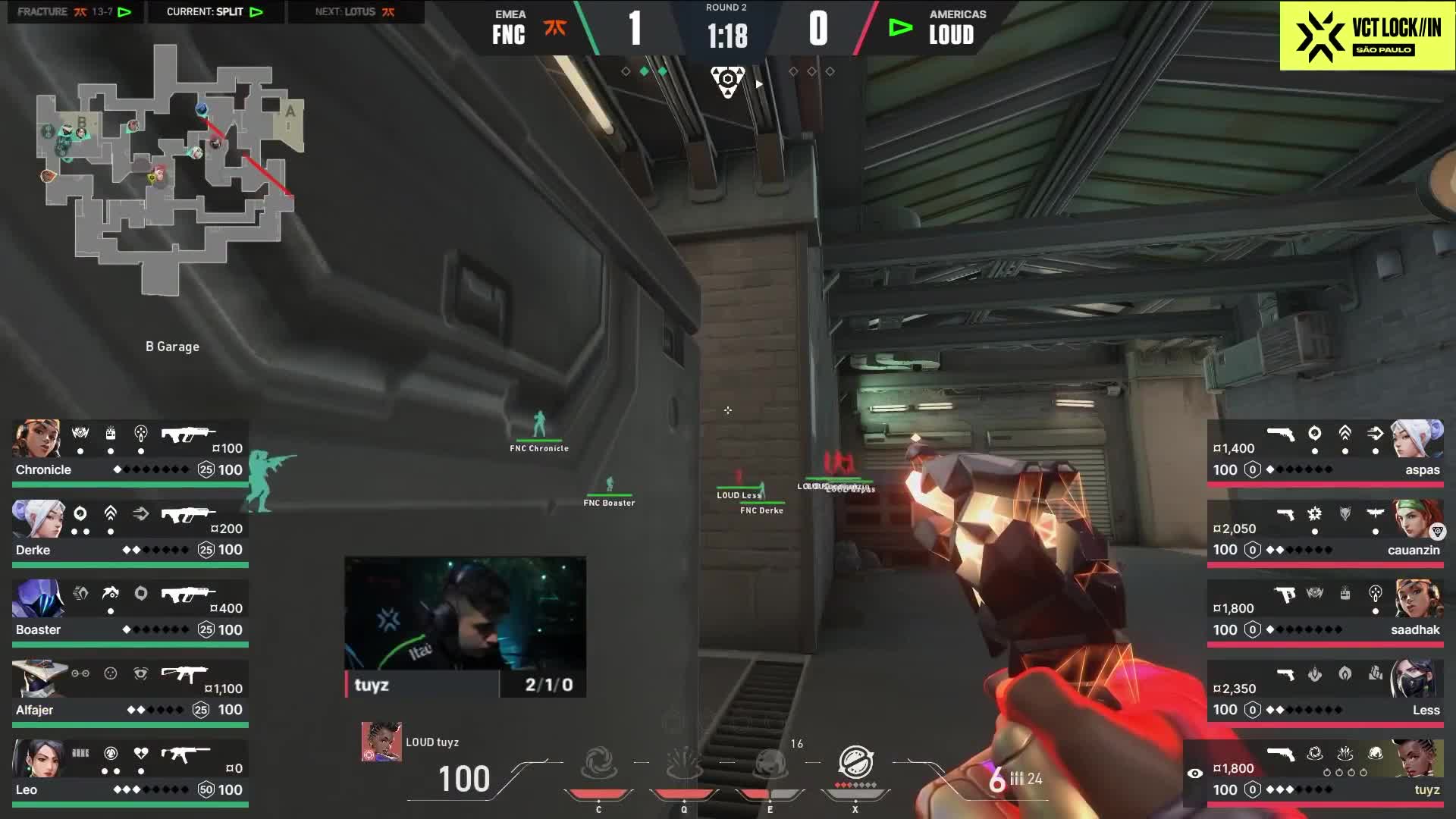
Task: Select the Next: Lotus map indicator
Action: click(355, 12)
